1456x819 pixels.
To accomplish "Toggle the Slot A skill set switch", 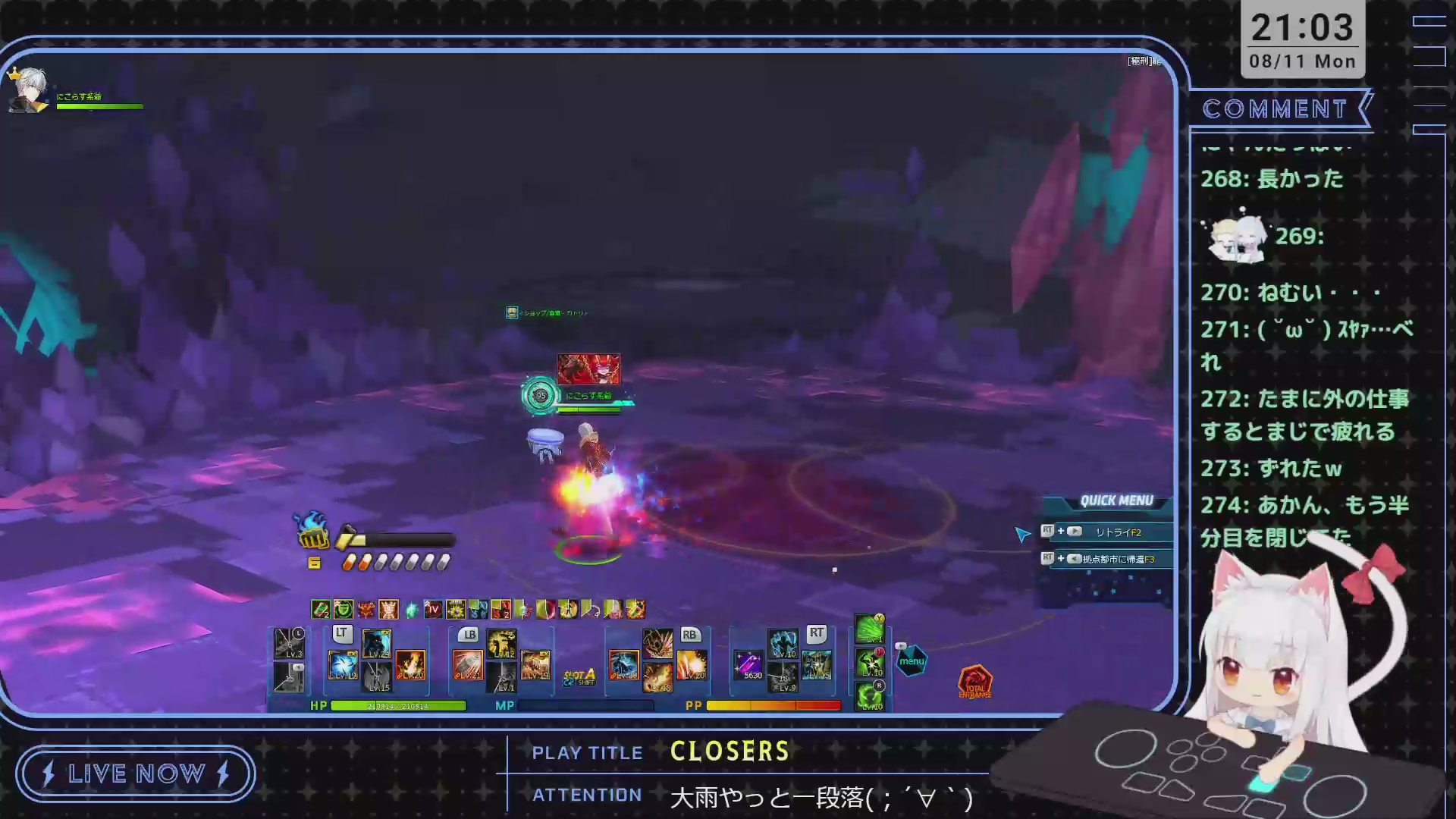I will coord(579,676).
